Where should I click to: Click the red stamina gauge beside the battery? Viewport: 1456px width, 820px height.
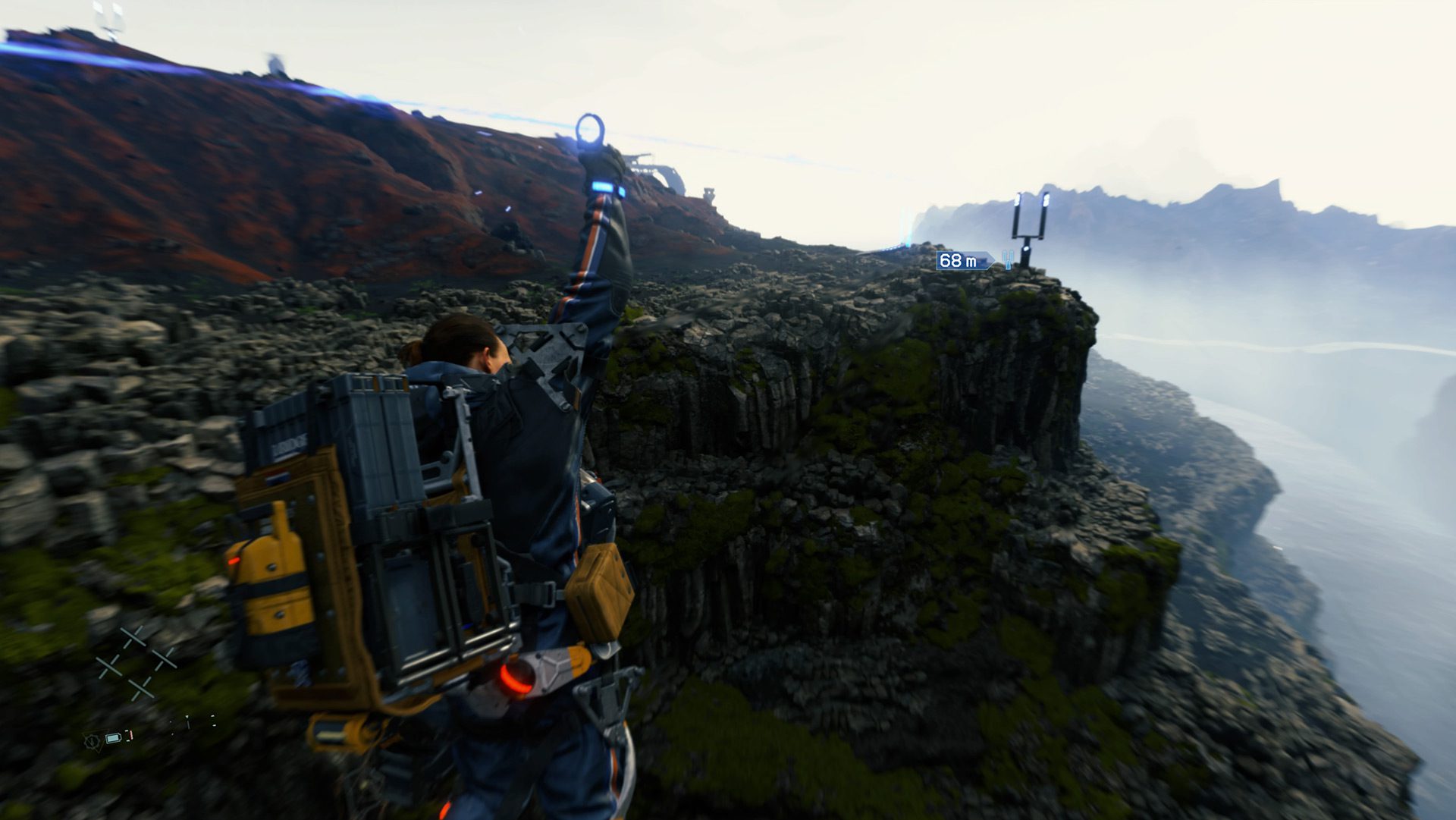tap(130, 735)
